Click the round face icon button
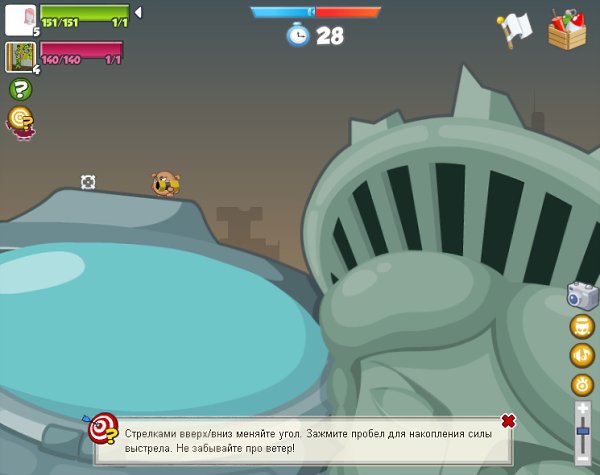Image resolution: width=600 pixels, height=475 pixels. tap(582, 326)
